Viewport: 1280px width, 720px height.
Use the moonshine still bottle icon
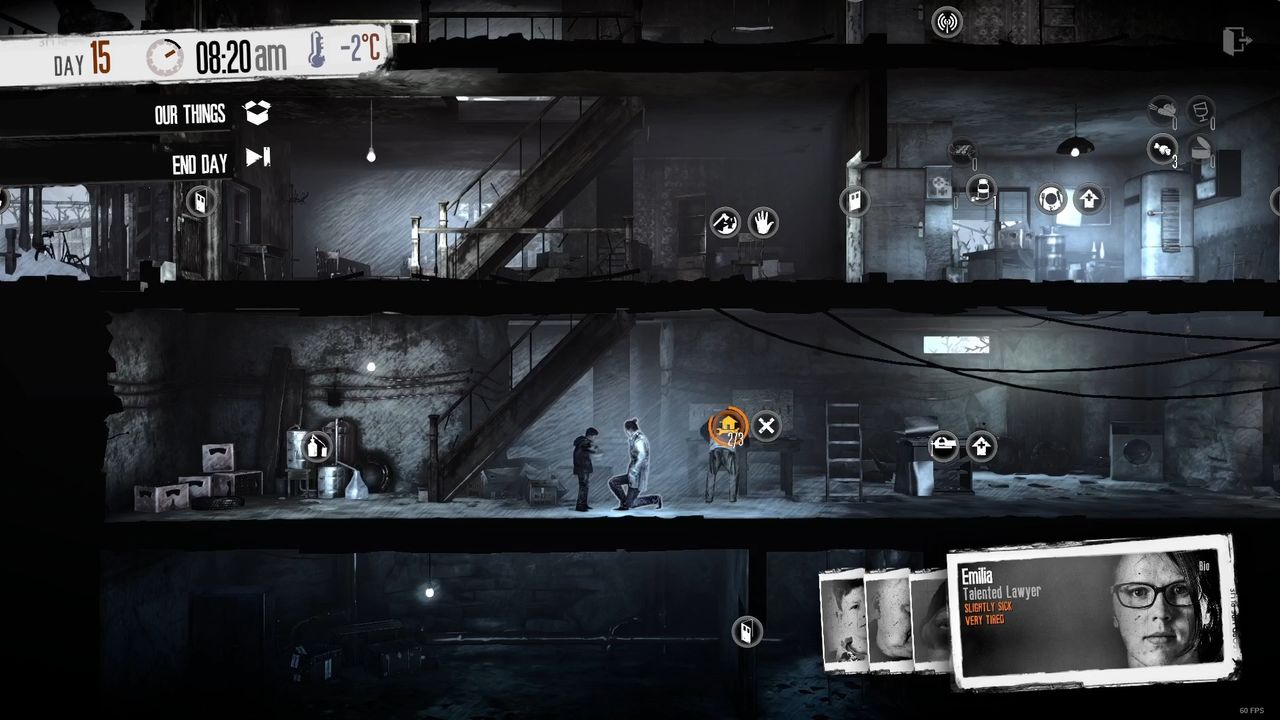[x=316, y=446]
